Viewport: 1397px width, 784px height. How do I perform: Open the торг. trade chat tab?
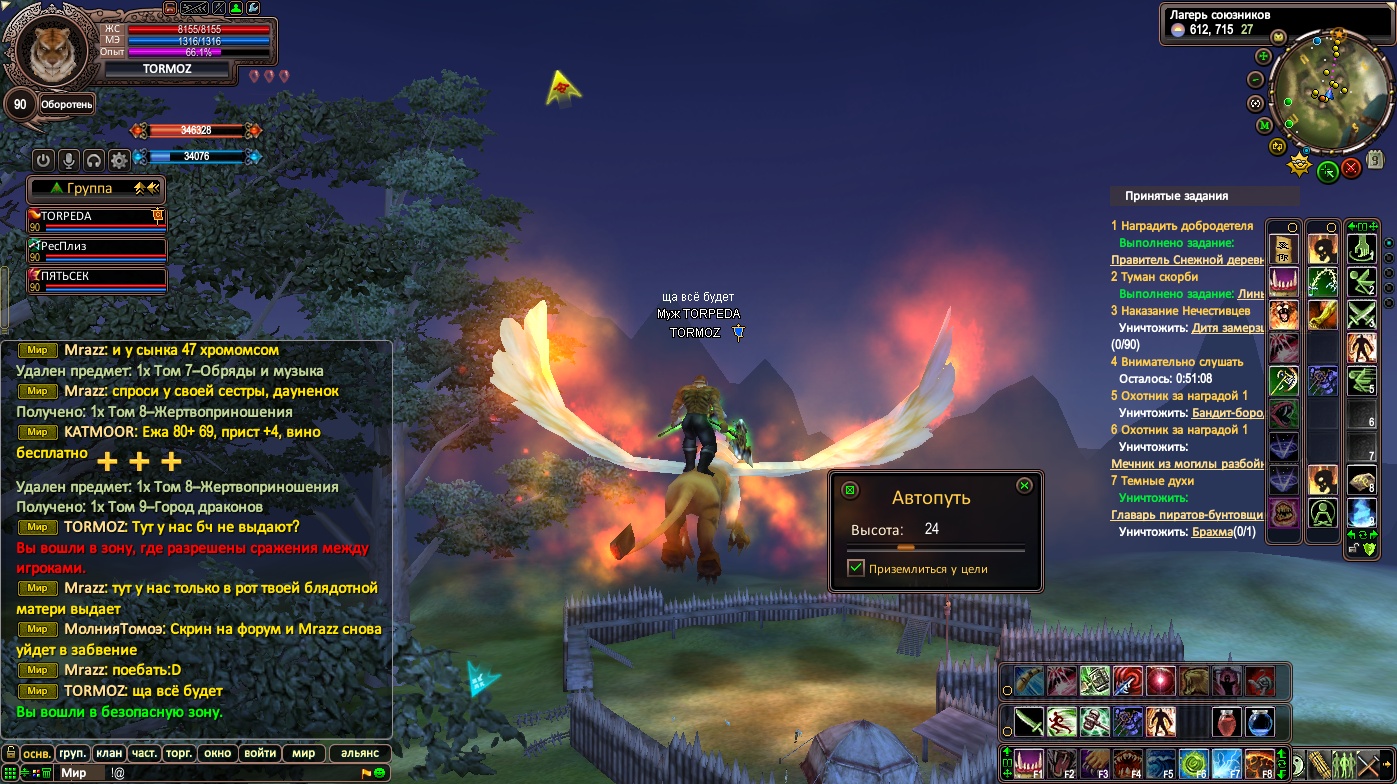[180, 753]
